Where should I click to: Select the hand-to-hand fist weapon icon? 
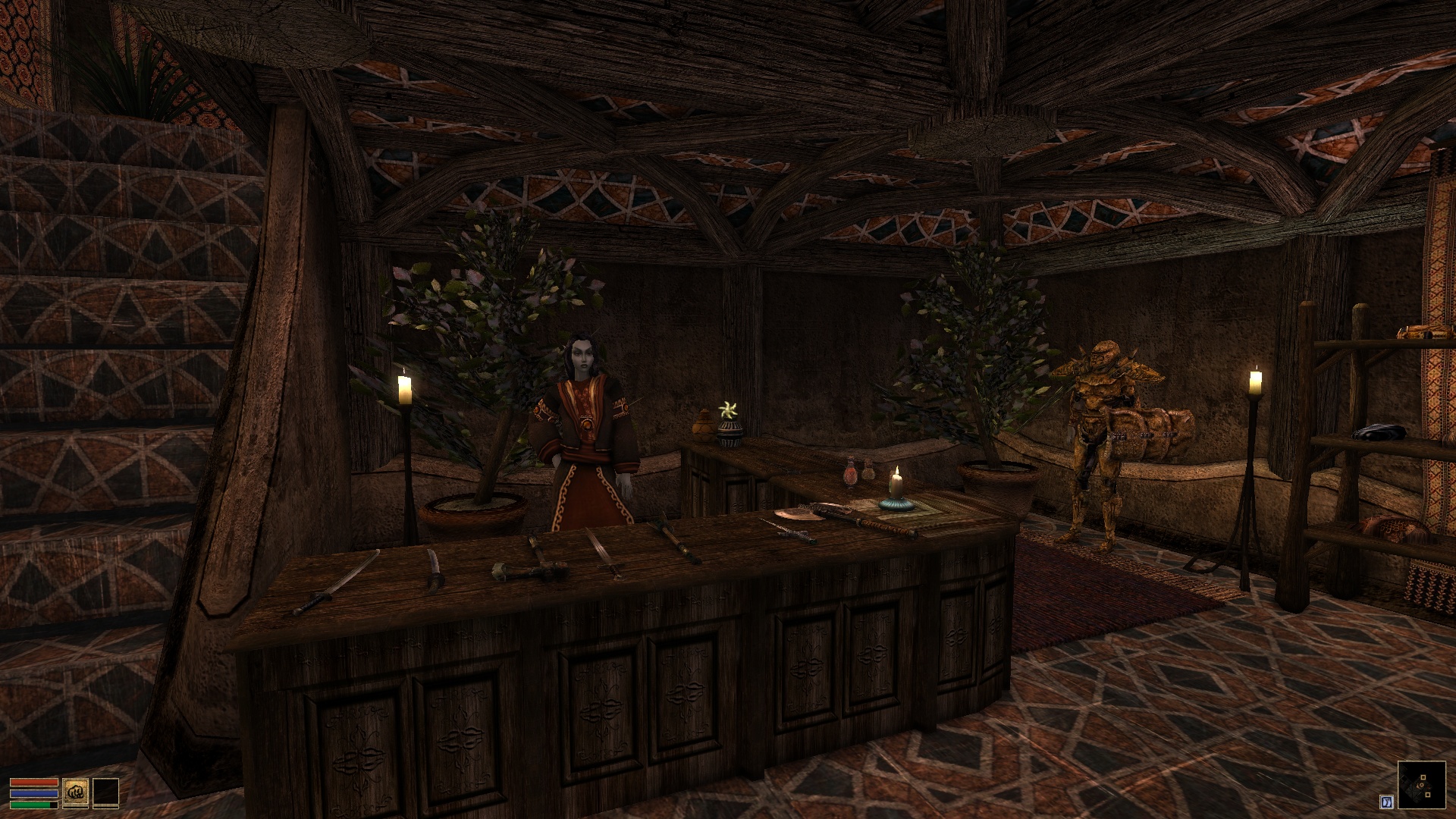coord(76,792)
